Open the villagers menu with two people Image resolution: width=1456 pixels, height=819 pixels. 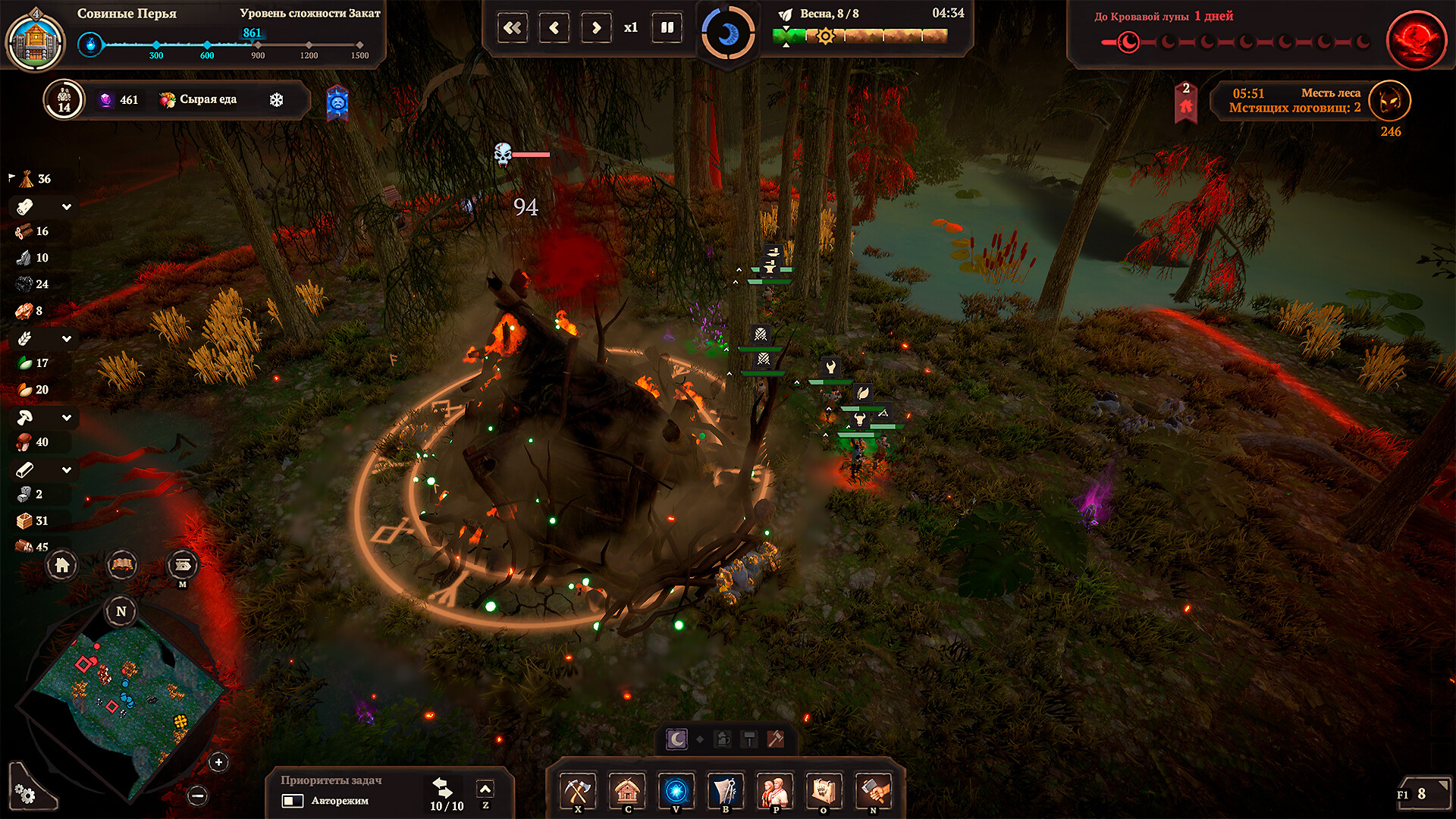[x=775, y=791]
